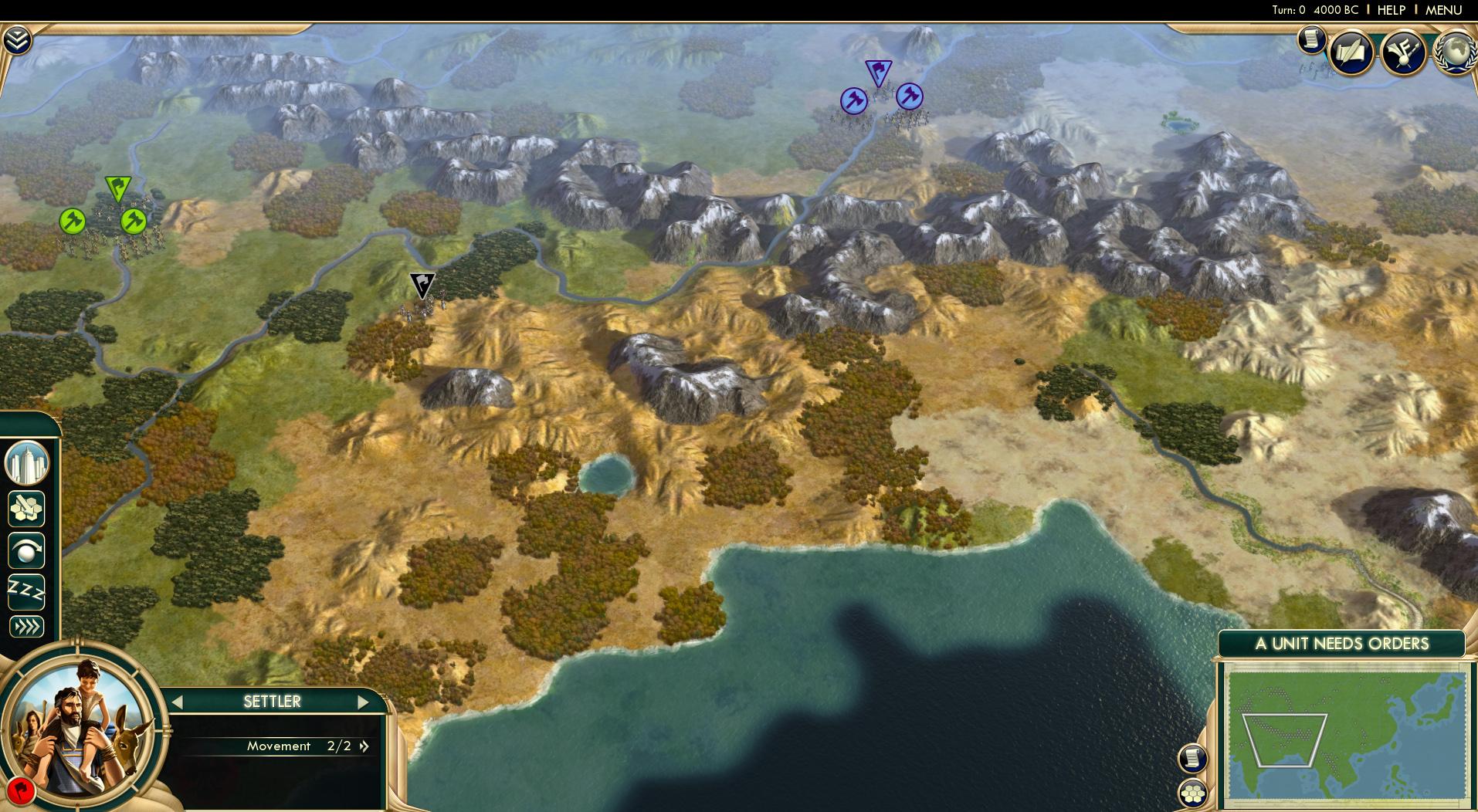Click the Movement 2/2 expander arrows
The image size is (1478, 812).
pyautogui.click(x=363, y=746)
